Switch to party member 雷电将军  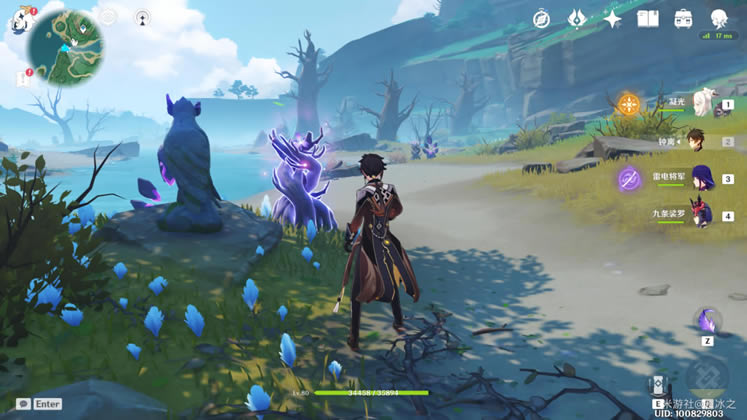click(701, 178)
